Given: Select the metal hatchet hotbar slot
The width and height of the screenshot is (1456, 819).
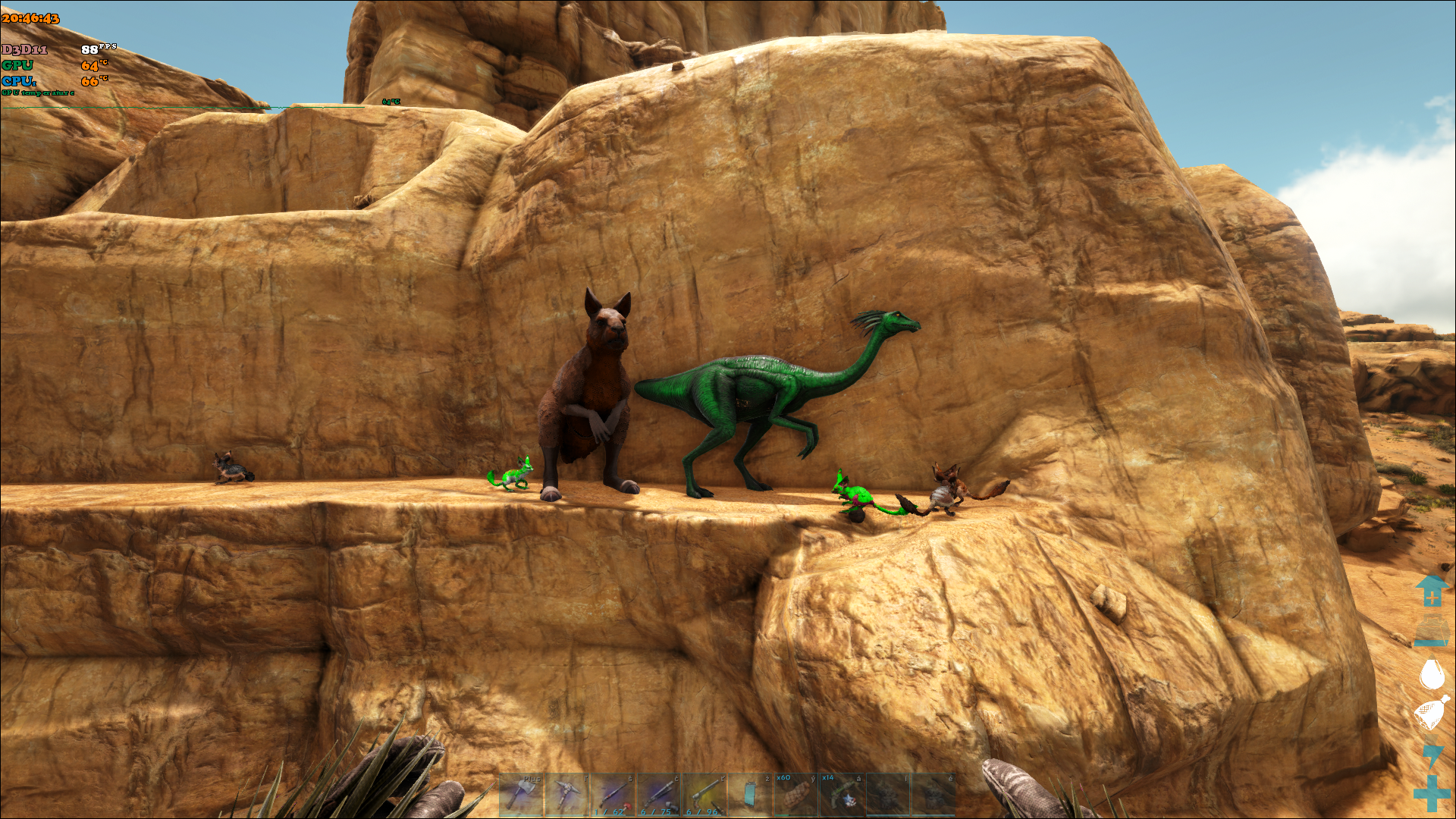Looking at the screenshot, I should pos(521,795).
